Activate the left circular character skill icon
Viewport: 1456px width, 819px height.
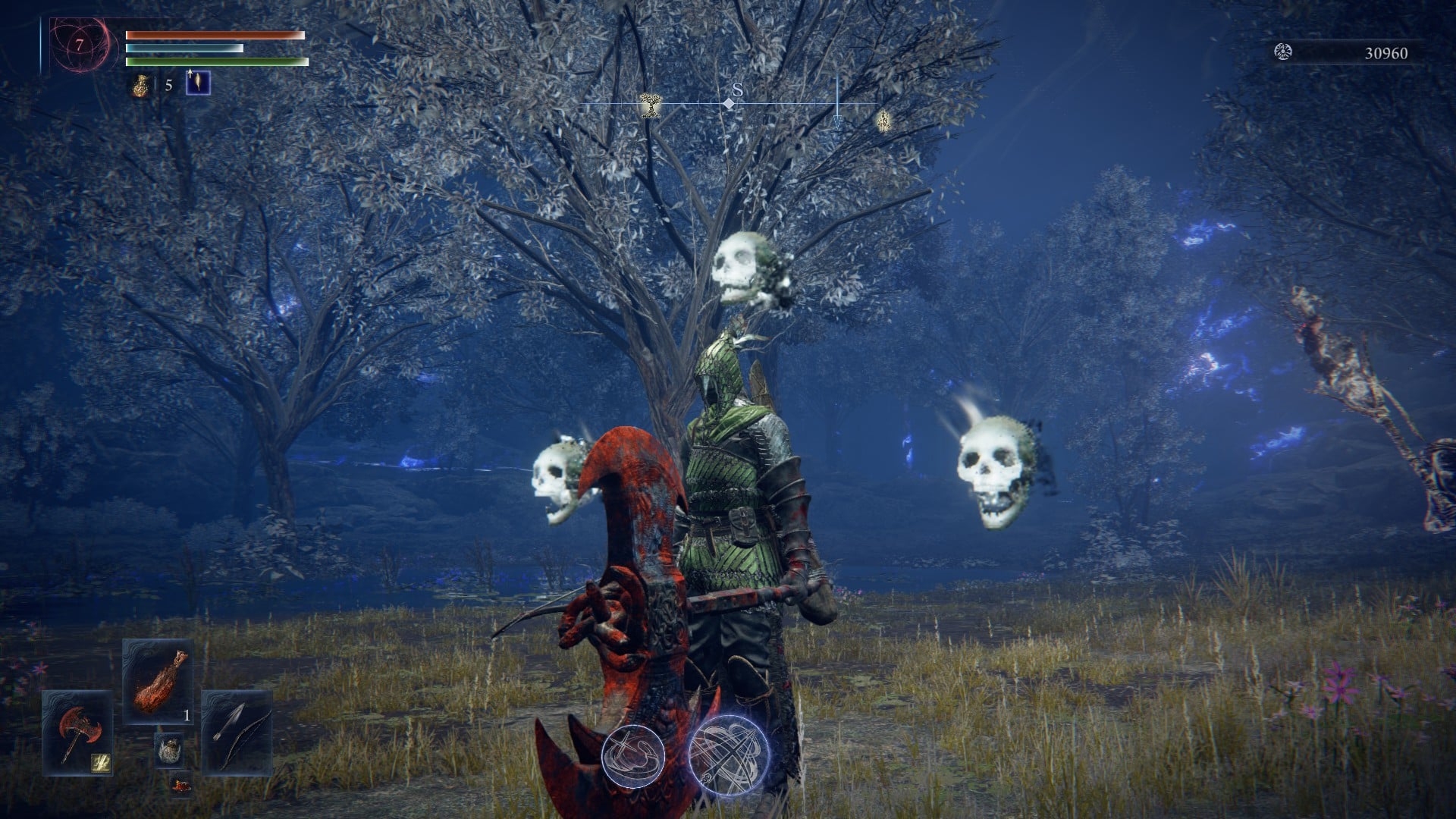pyautogui.click(x=633, y=755)
